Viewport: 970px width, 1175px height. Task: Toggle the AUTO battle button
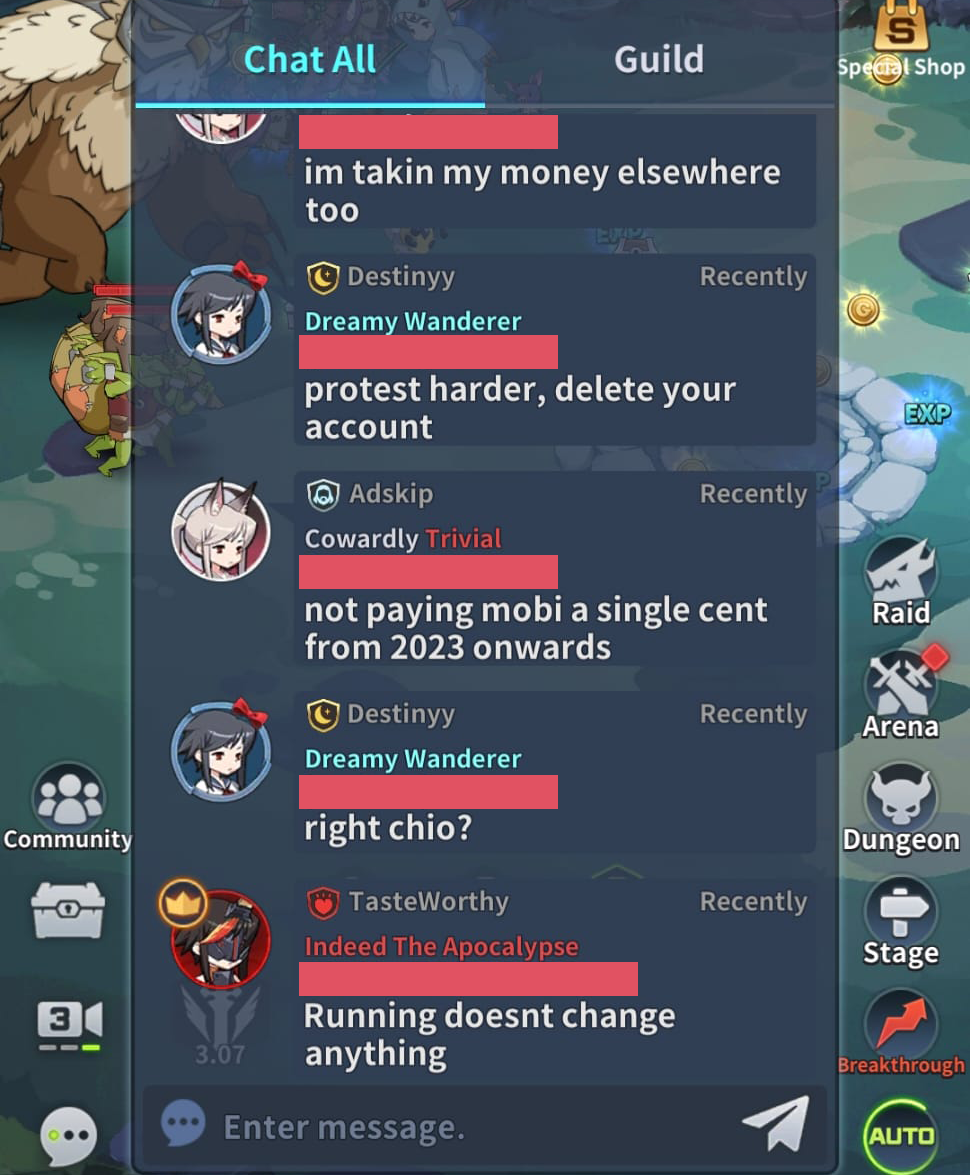tap(901, 1136)
